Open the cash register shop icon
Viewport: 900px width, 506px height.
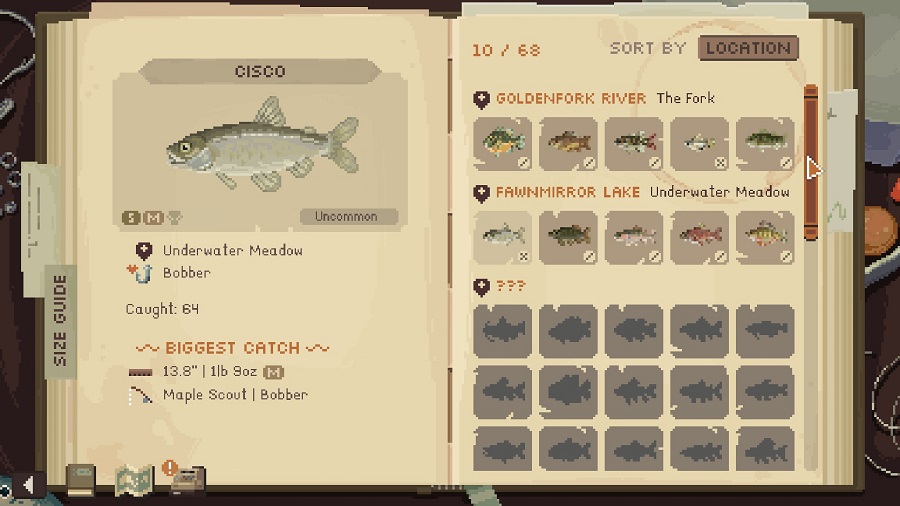pos(186,480)
